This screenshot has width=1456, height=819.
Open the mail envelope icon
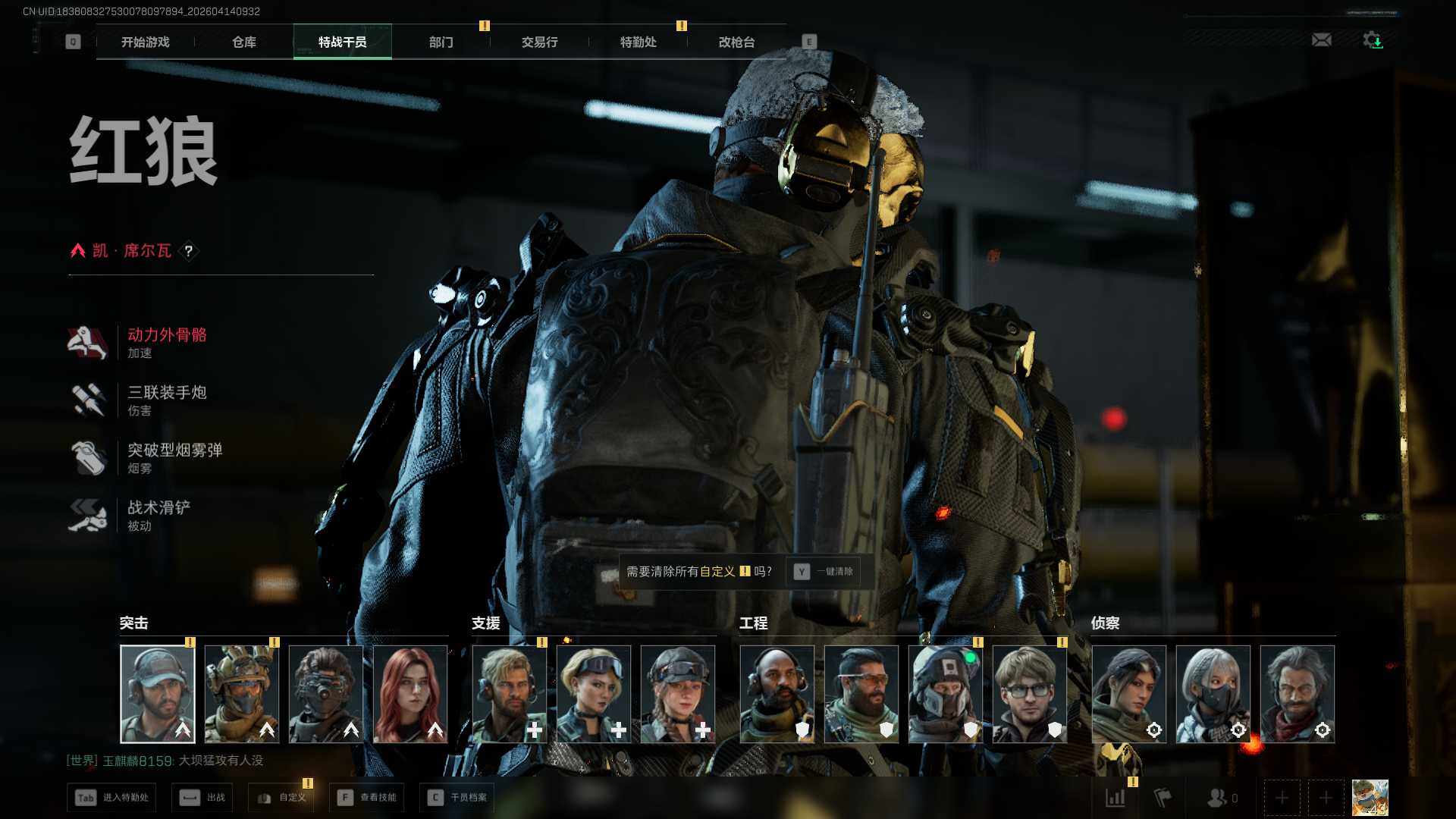point(1321,40)
